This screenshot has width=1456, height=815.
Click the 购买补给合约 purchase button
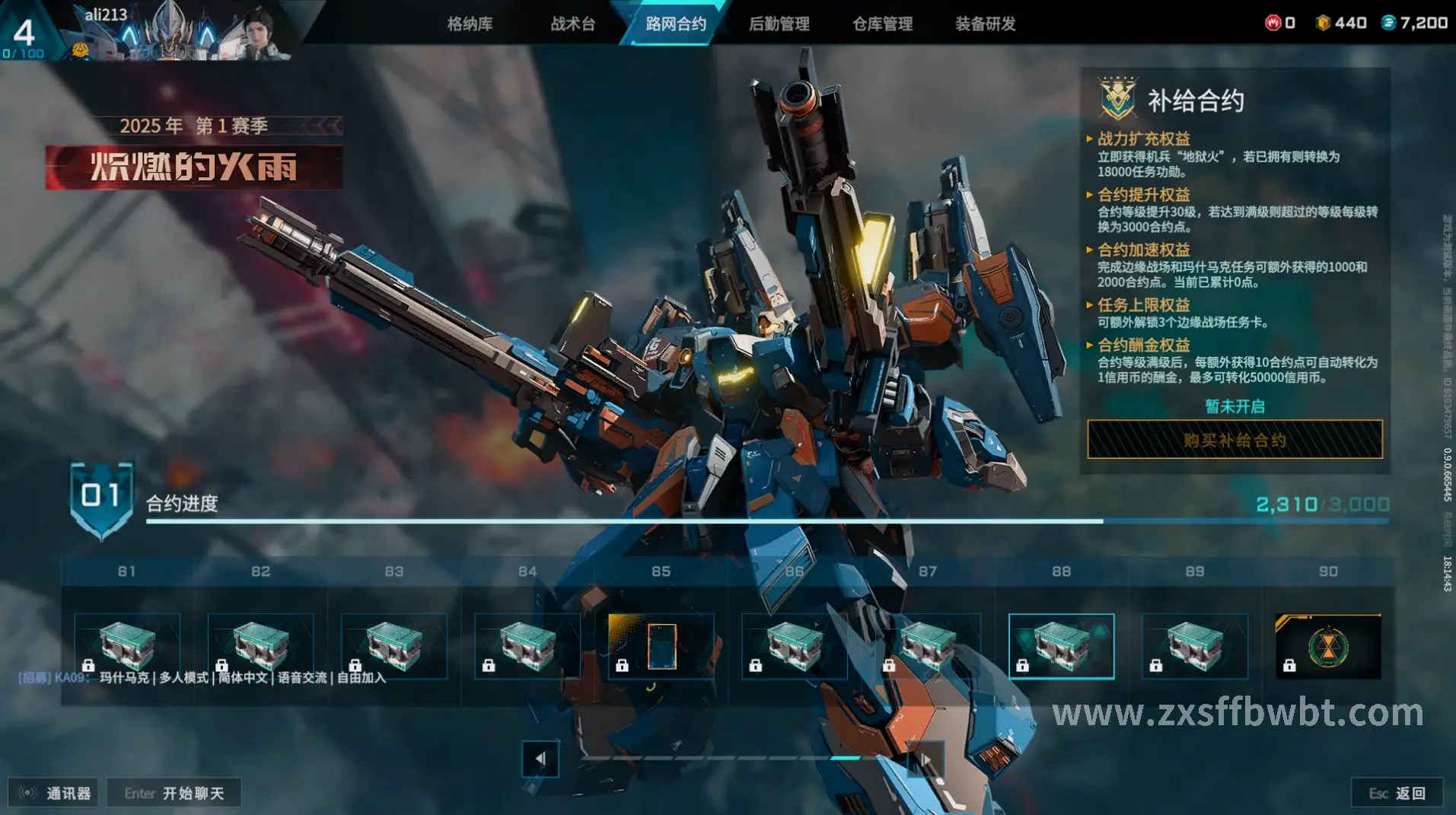[1235, 440]
